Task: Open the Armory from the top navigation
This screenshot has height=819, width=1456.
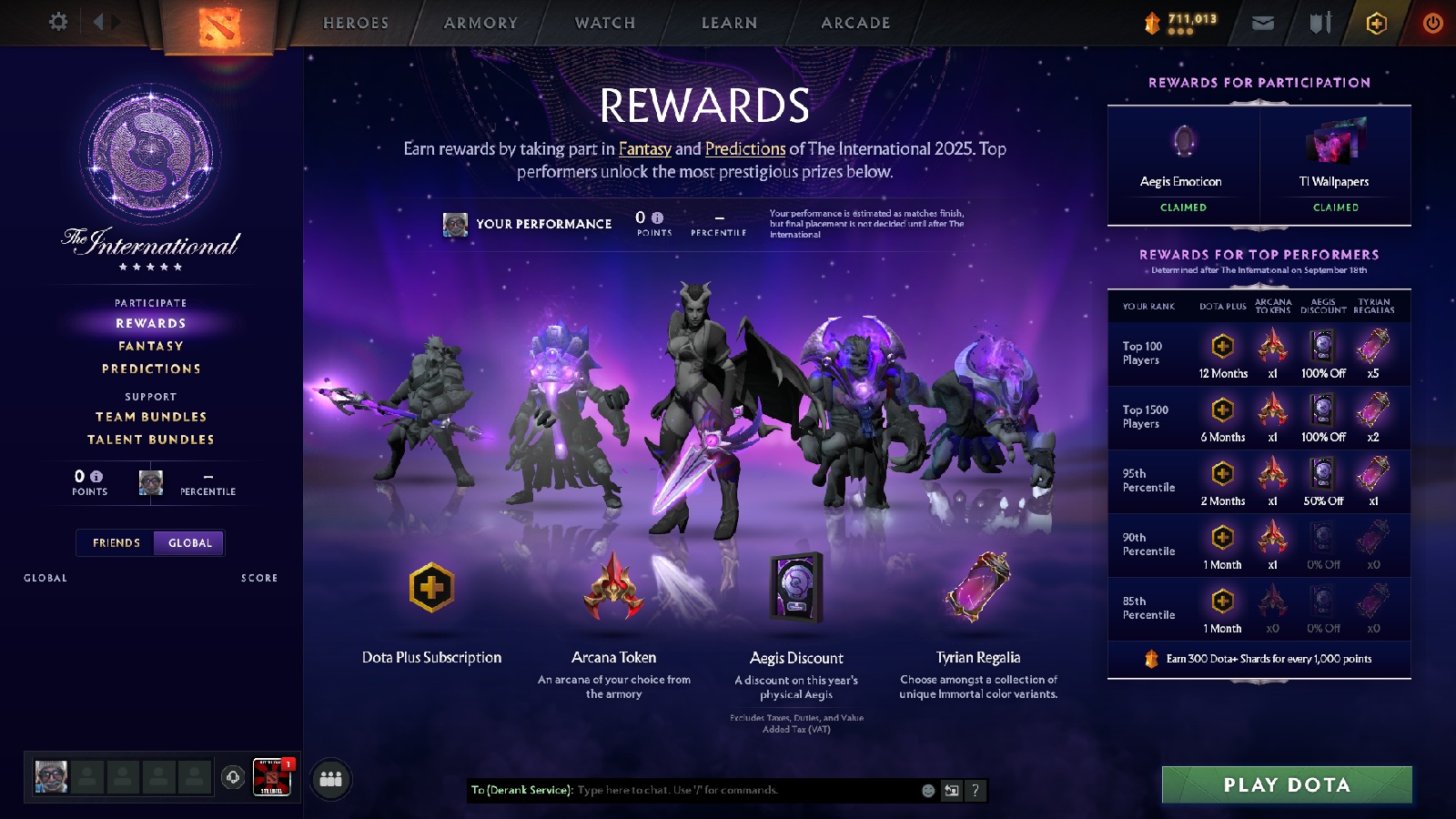Action: 480,22
